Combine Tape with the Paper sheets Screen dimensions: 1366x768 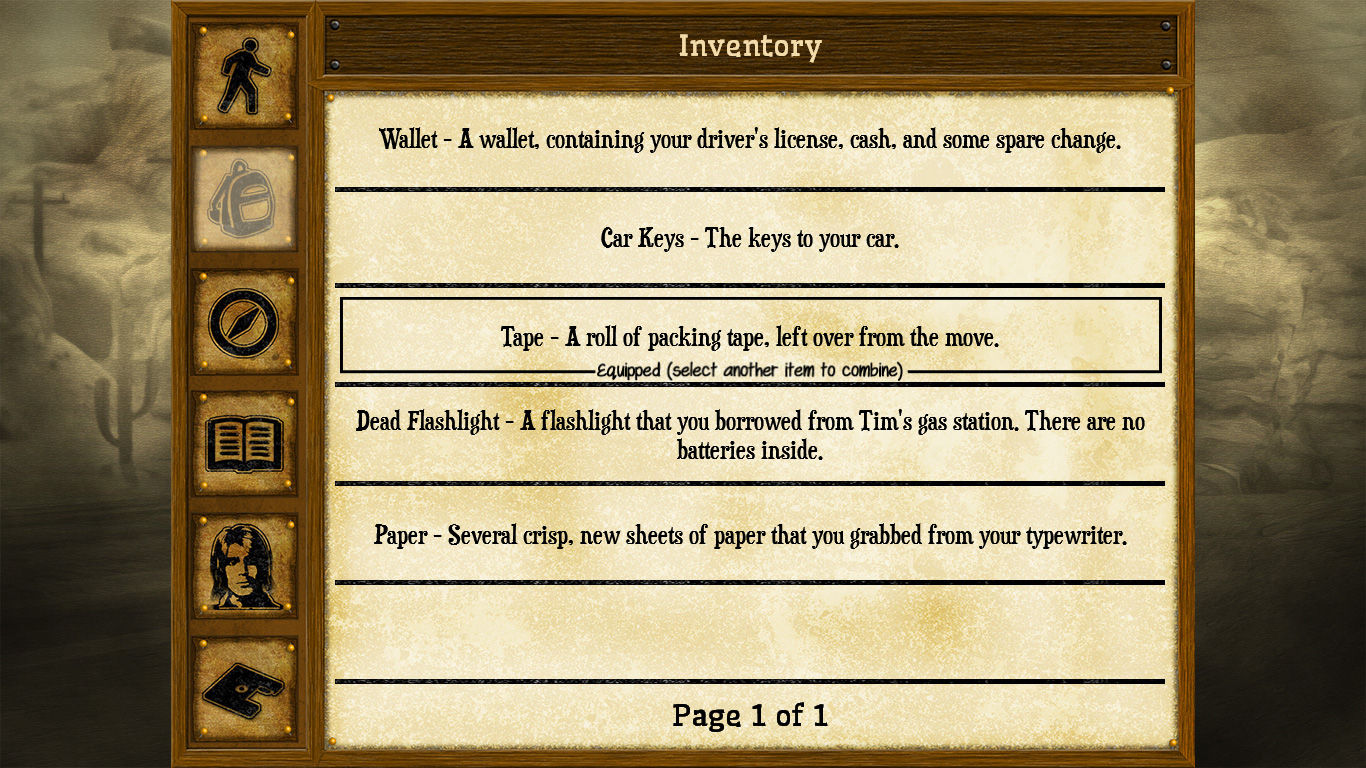[750, 536]
